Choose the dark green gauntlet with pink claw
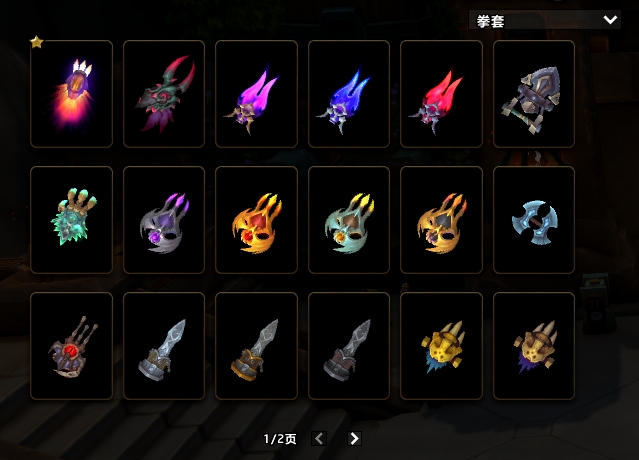The height and width of the screenshot is (460, 639). tap(164, 94)
